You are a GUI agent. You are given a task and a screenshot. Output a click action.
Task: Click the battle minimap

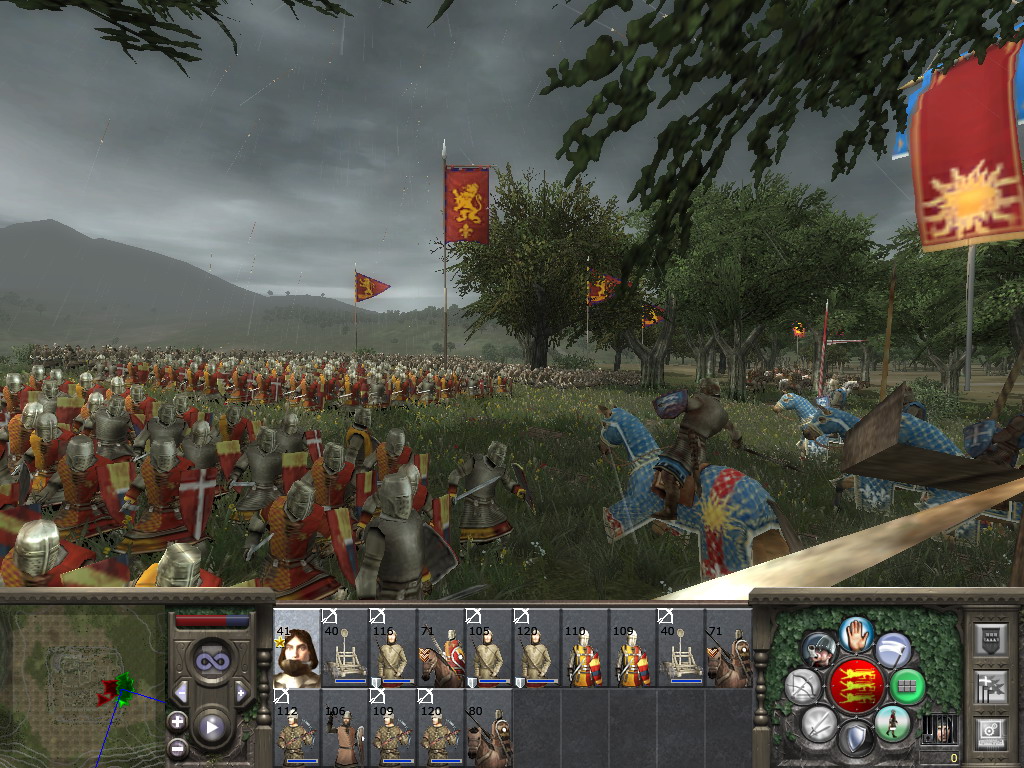point(82,680)
